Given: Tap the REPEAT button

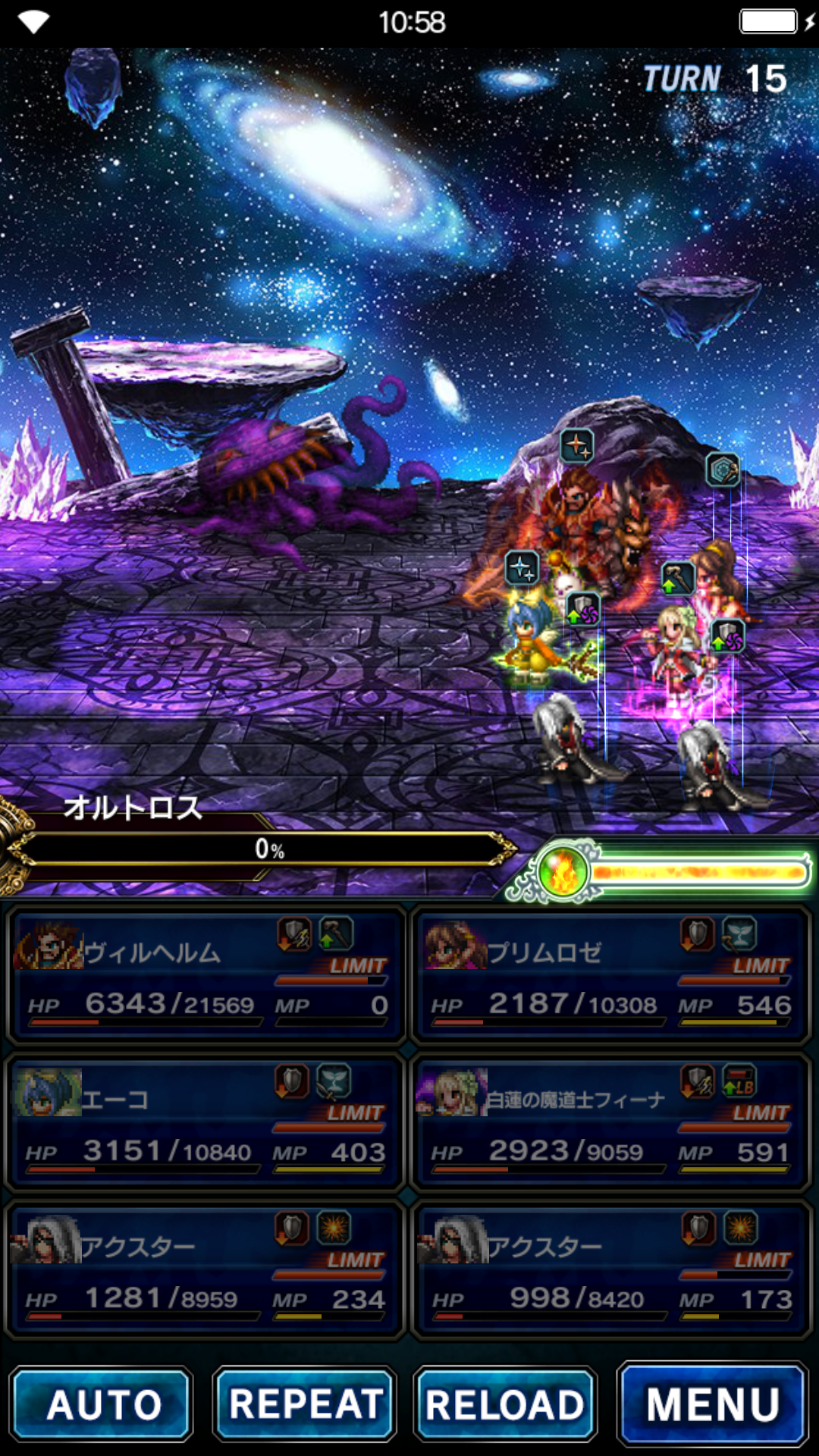Looking at the screenshot, I should (305, 1404).
